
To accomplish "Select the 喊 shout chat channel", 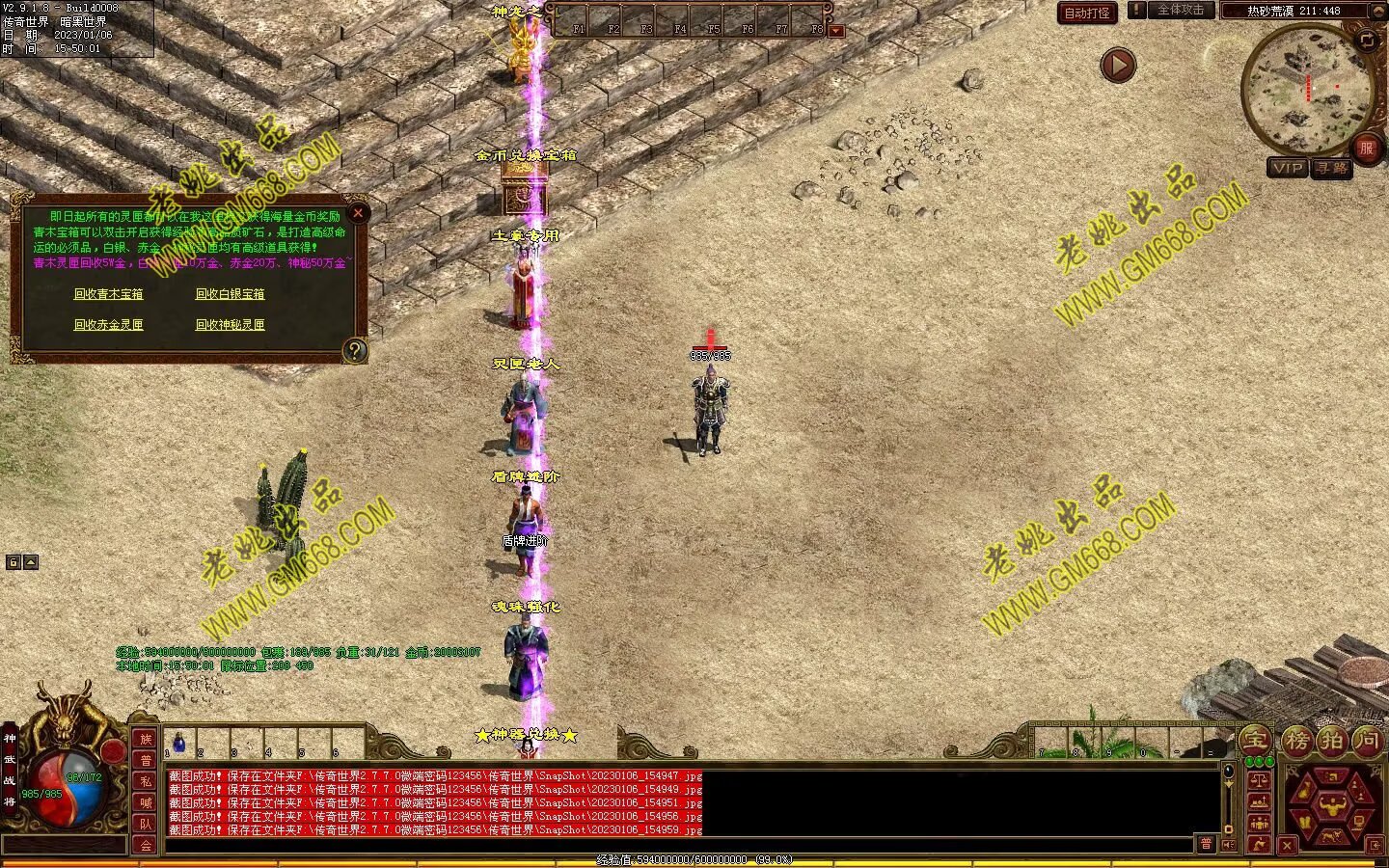I will (x=146, y=802).
